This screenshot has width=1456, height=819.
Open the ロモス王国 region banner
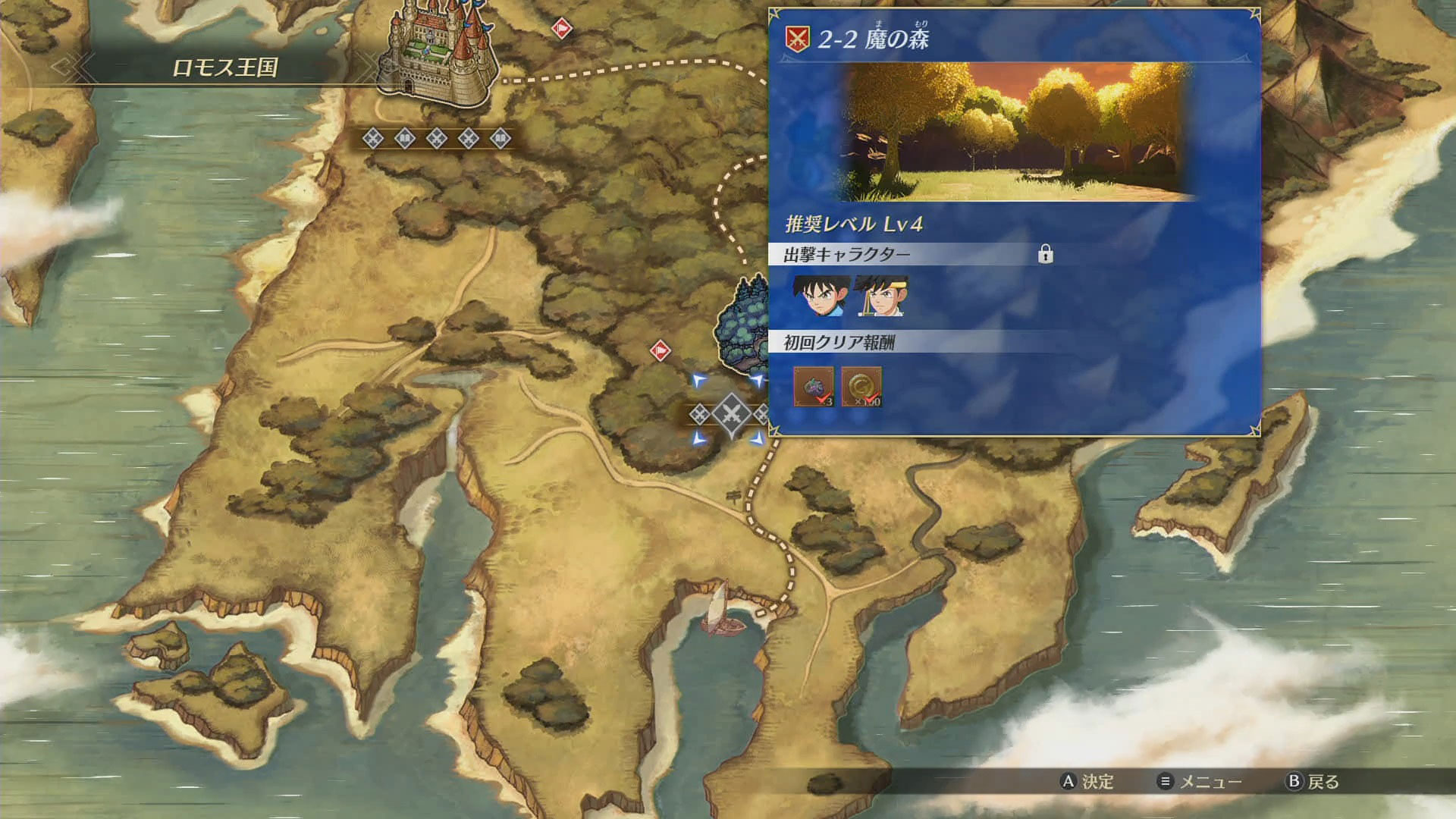(x=225, y=67)
